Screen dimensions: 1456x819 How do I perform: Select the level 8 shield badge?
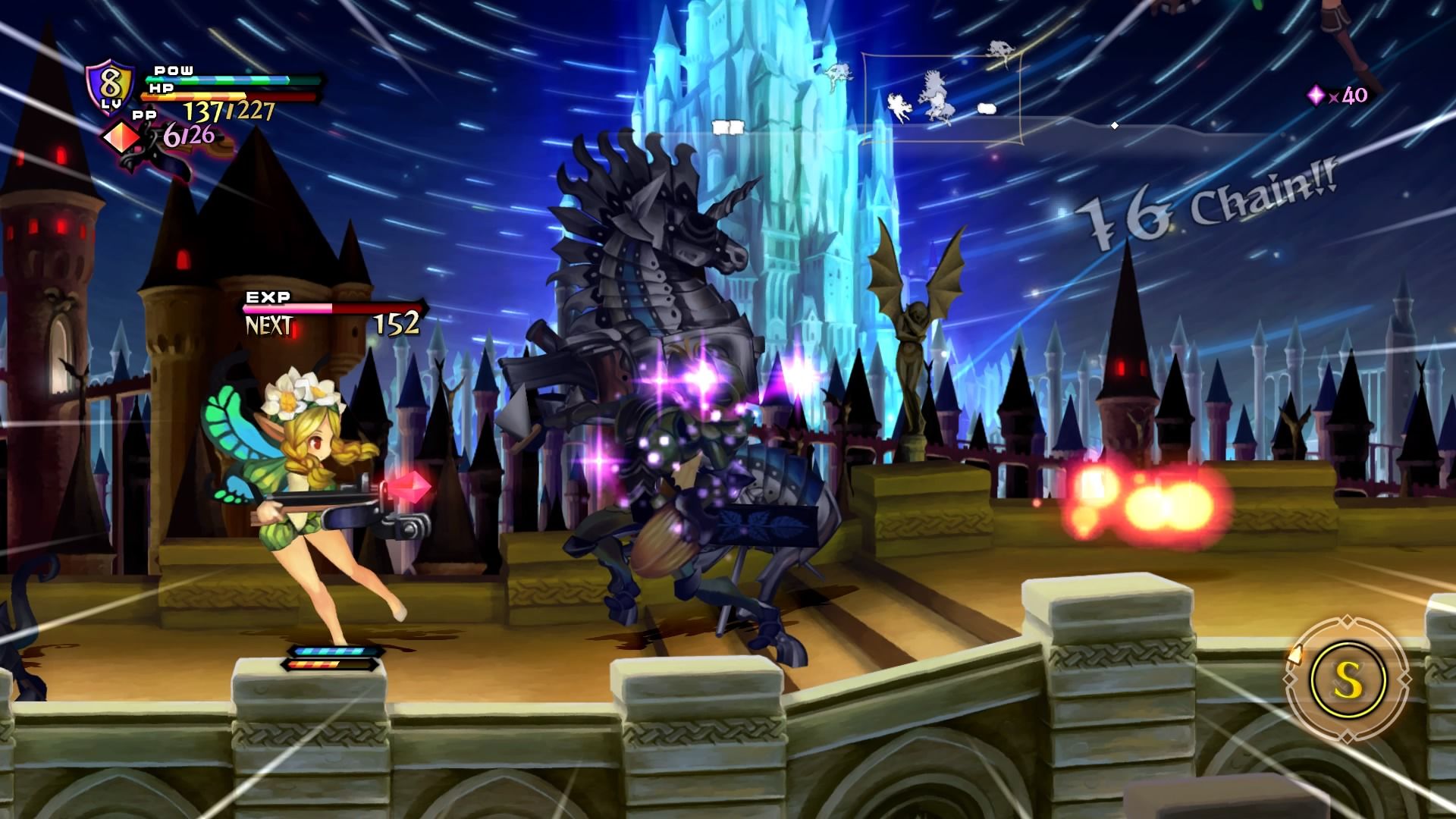(x=111, y=84)
